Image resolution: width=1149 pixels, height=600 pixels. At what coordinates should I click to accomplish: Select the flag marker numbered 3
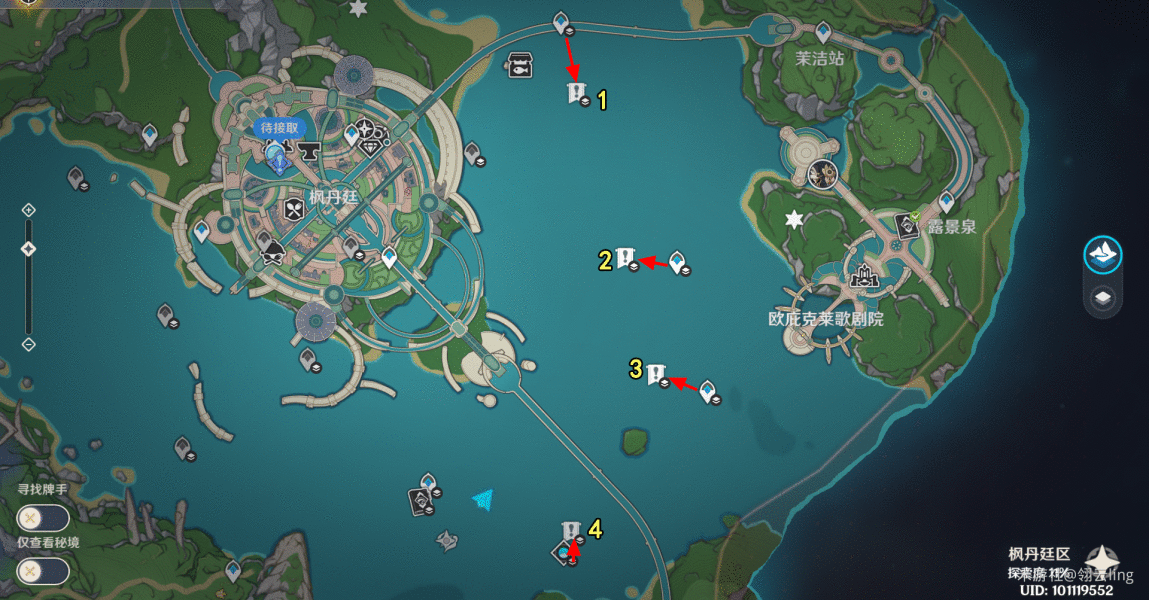coord(655,375)
